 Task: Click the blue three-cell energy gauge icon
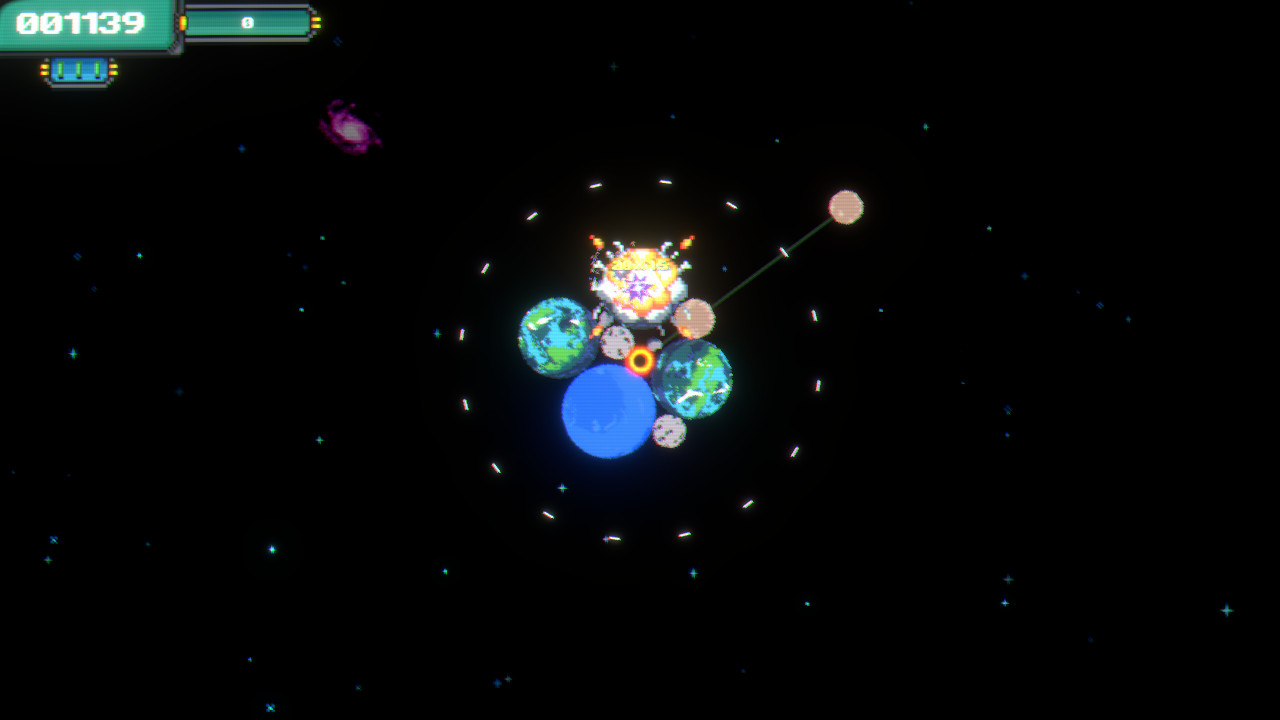[80, 67]
